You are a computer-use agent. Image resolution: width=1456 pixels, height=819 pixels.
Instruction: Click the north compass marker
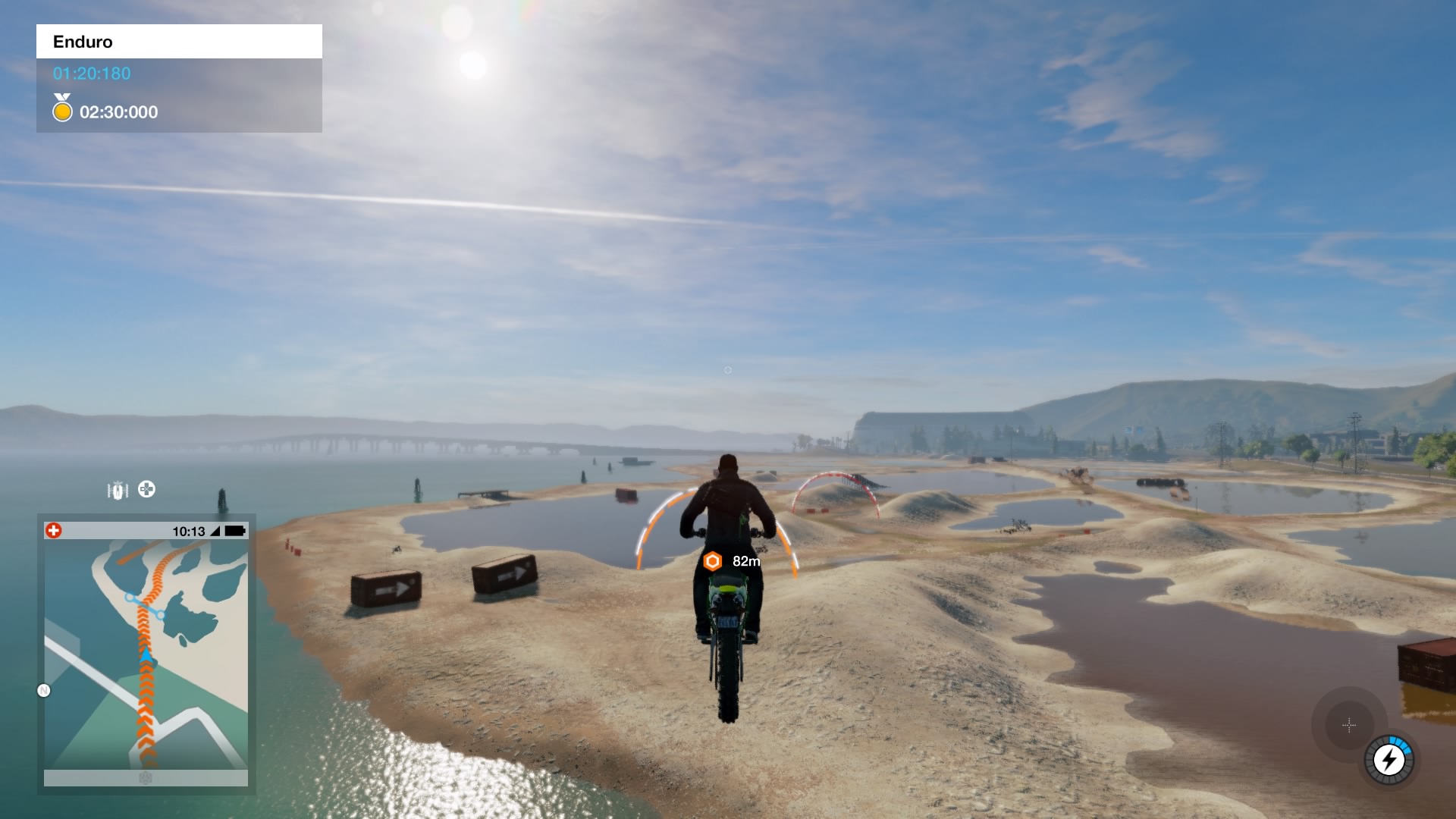pyautogui.click(x=44, y=690)
